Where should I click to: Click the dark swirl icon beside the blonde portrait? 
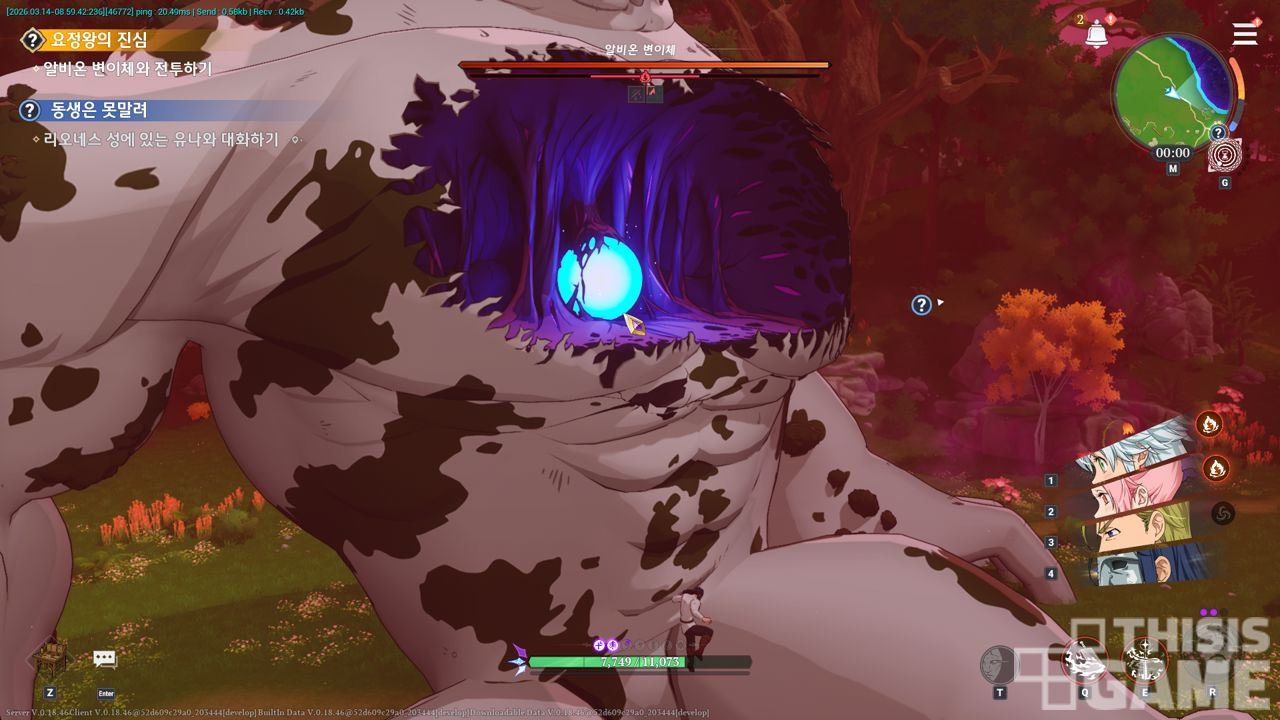click(x=1222, y=513)
